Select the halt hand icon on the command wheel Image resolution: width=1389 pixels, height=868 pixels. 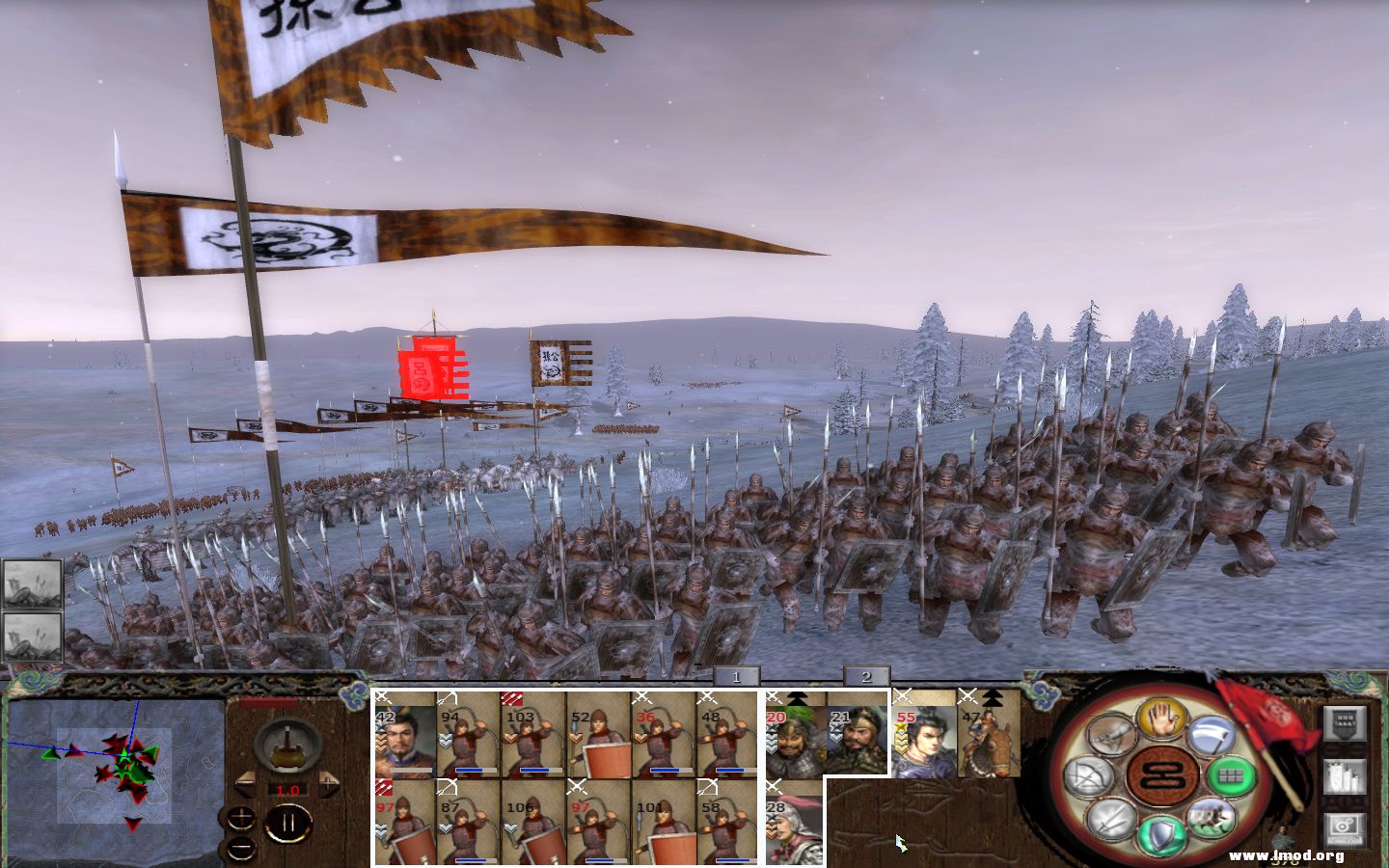(1159, 719)
